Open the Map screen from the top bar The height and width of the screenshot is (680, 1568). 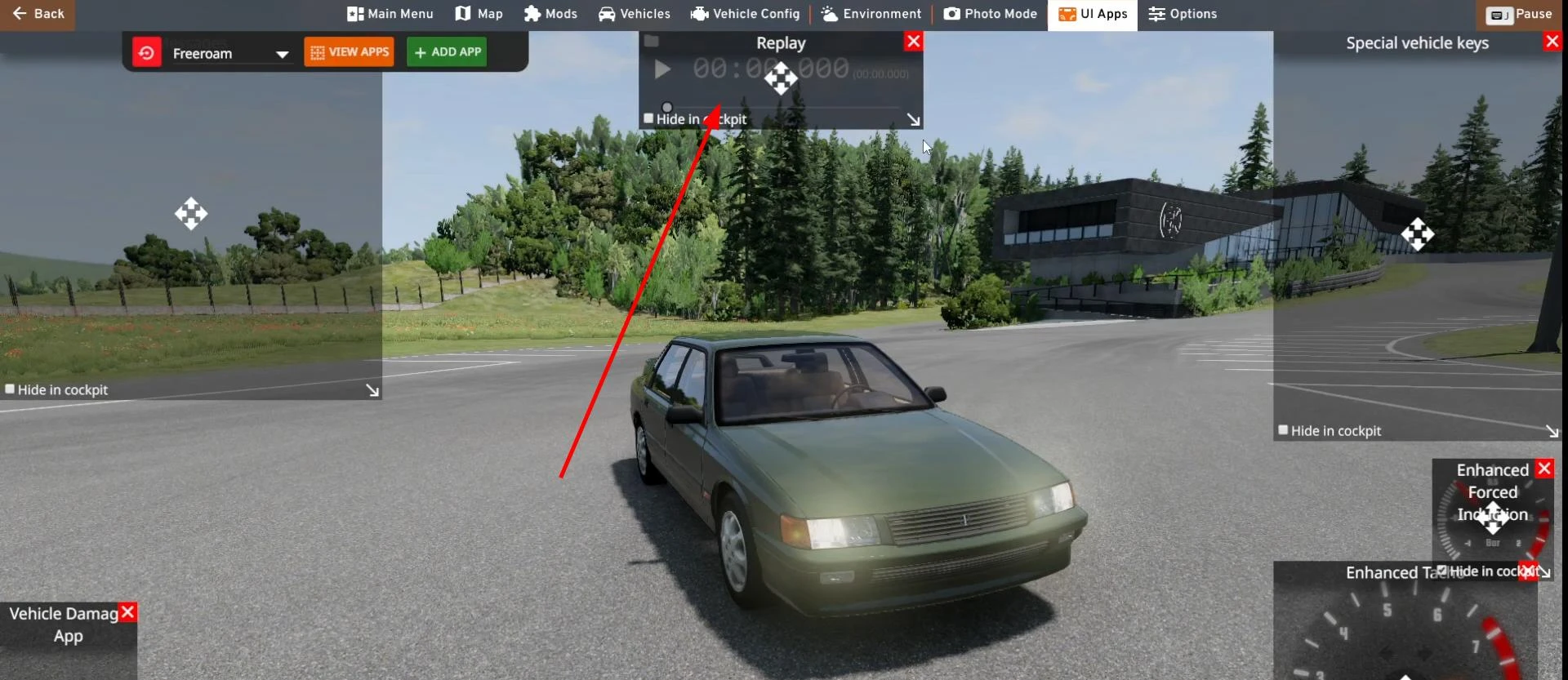[x=478, y=14]
